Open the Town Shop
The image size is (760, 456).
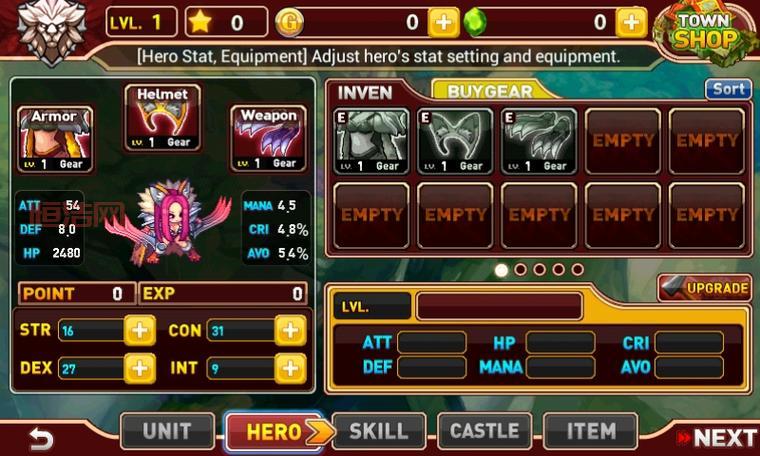[x=704, y=32]
